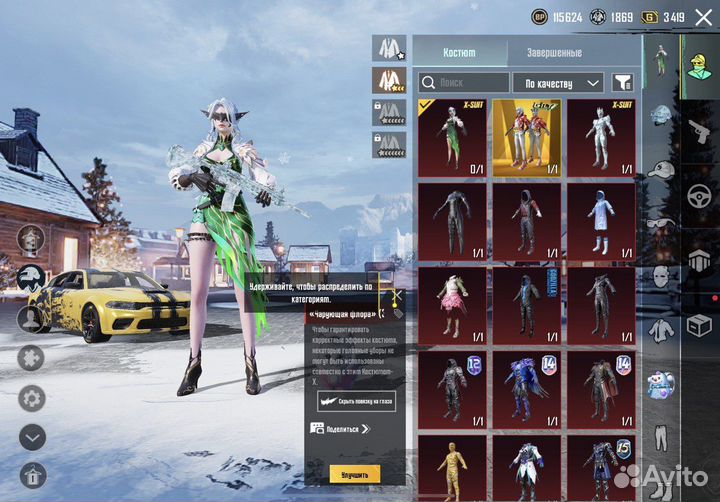Toggle Скрыть повязку на глаза option
The image size is (720, 502).
click(356, 402)
